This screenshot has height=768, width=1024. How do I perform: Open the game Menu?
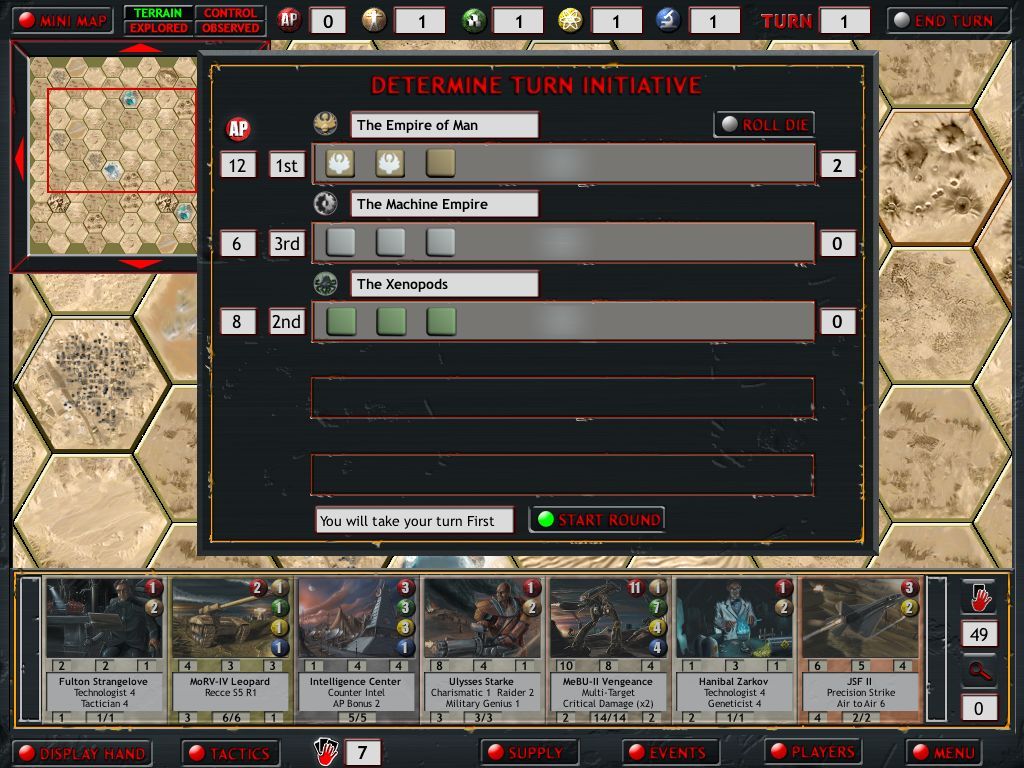945,752
